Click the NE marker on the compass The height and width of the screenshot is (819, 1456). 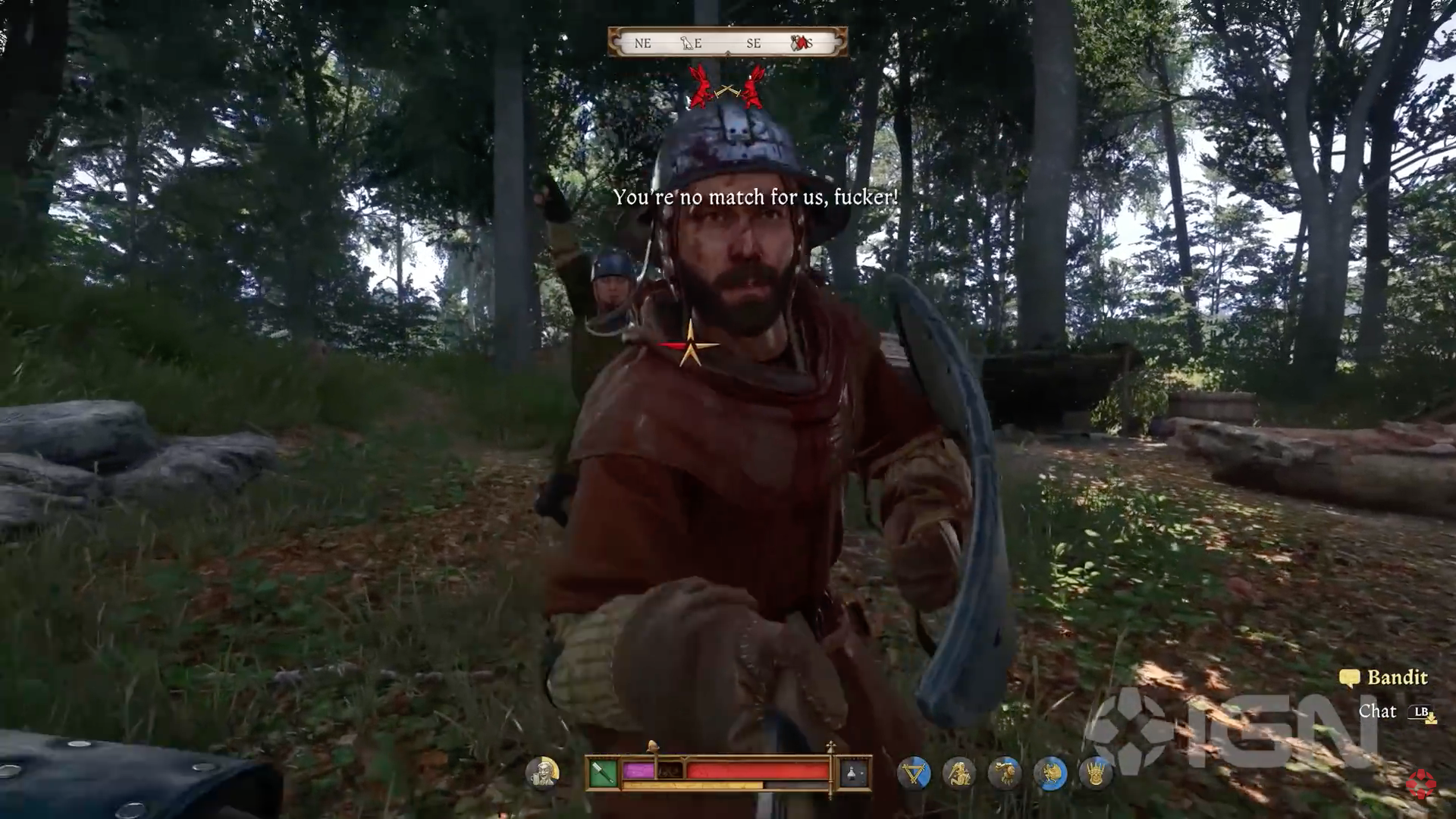pos(643,43)
